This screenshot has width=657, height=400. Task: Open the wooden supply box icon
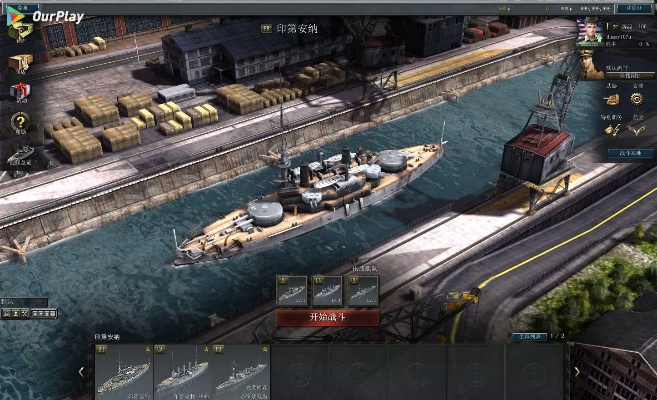pos(20,63)
